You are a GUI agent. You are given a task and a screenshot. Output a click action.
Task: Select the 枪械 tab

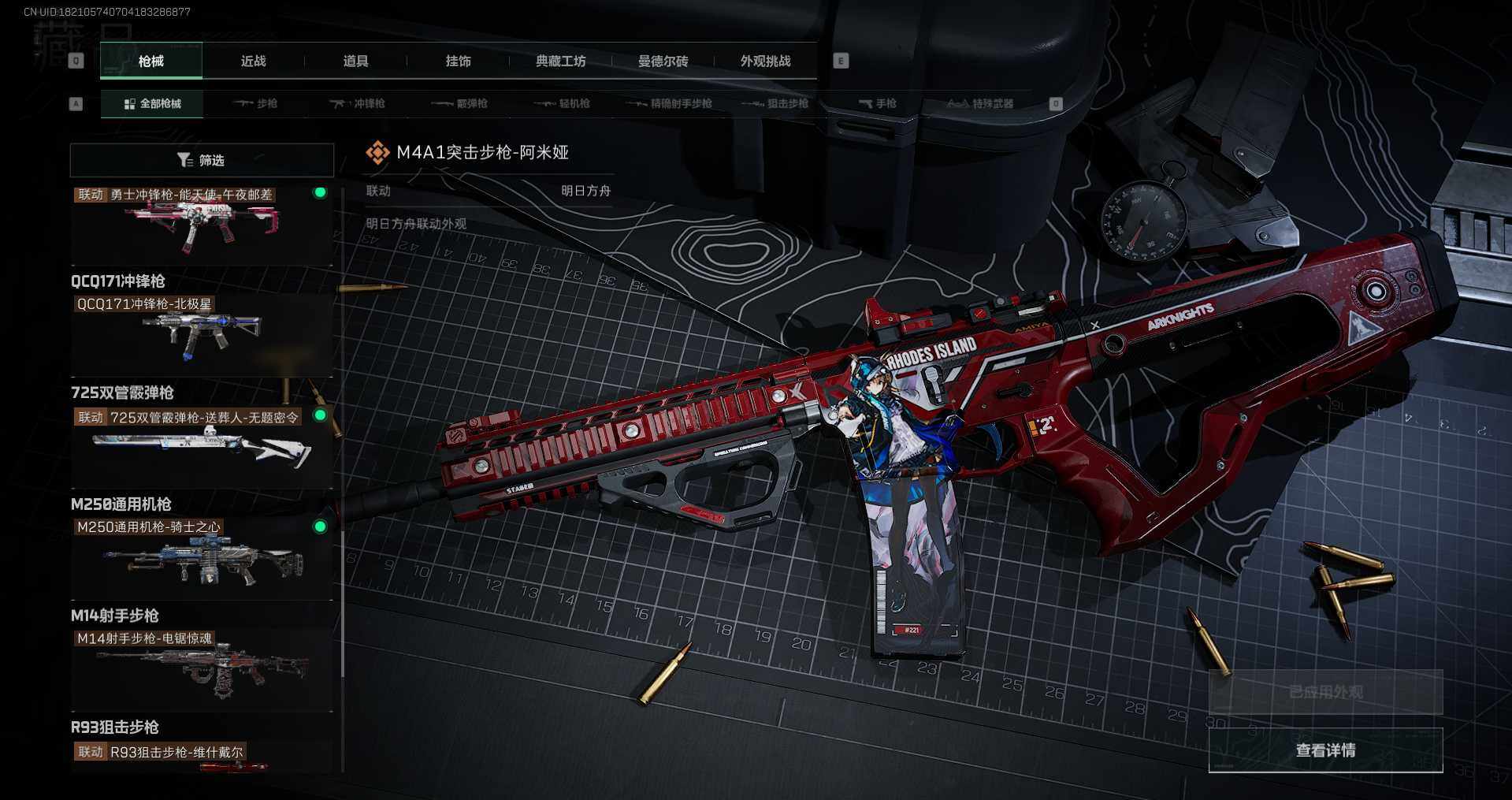click(151, 61)
